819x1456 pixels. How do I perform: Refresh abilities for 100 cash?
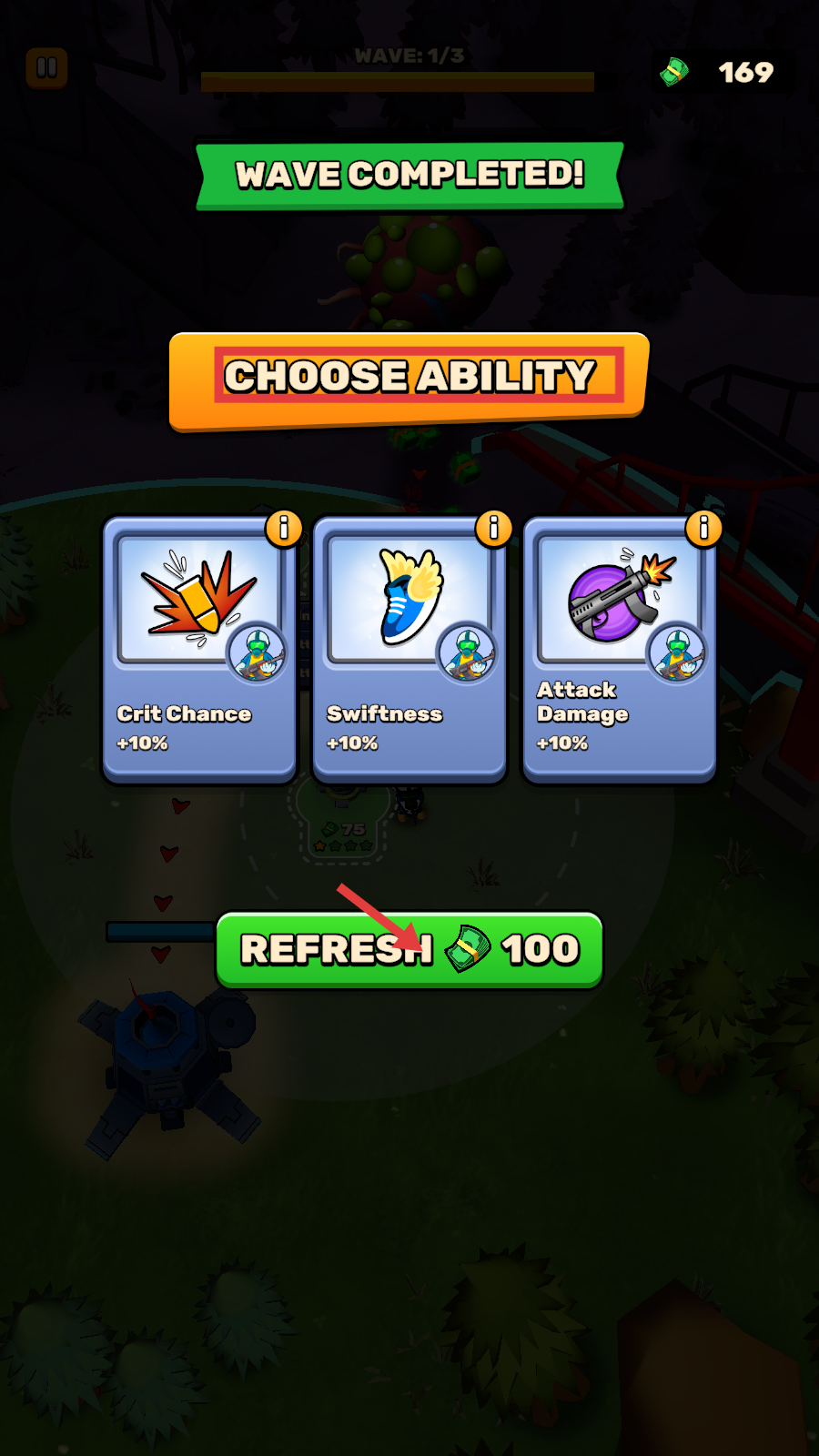(x=409, y=950)
